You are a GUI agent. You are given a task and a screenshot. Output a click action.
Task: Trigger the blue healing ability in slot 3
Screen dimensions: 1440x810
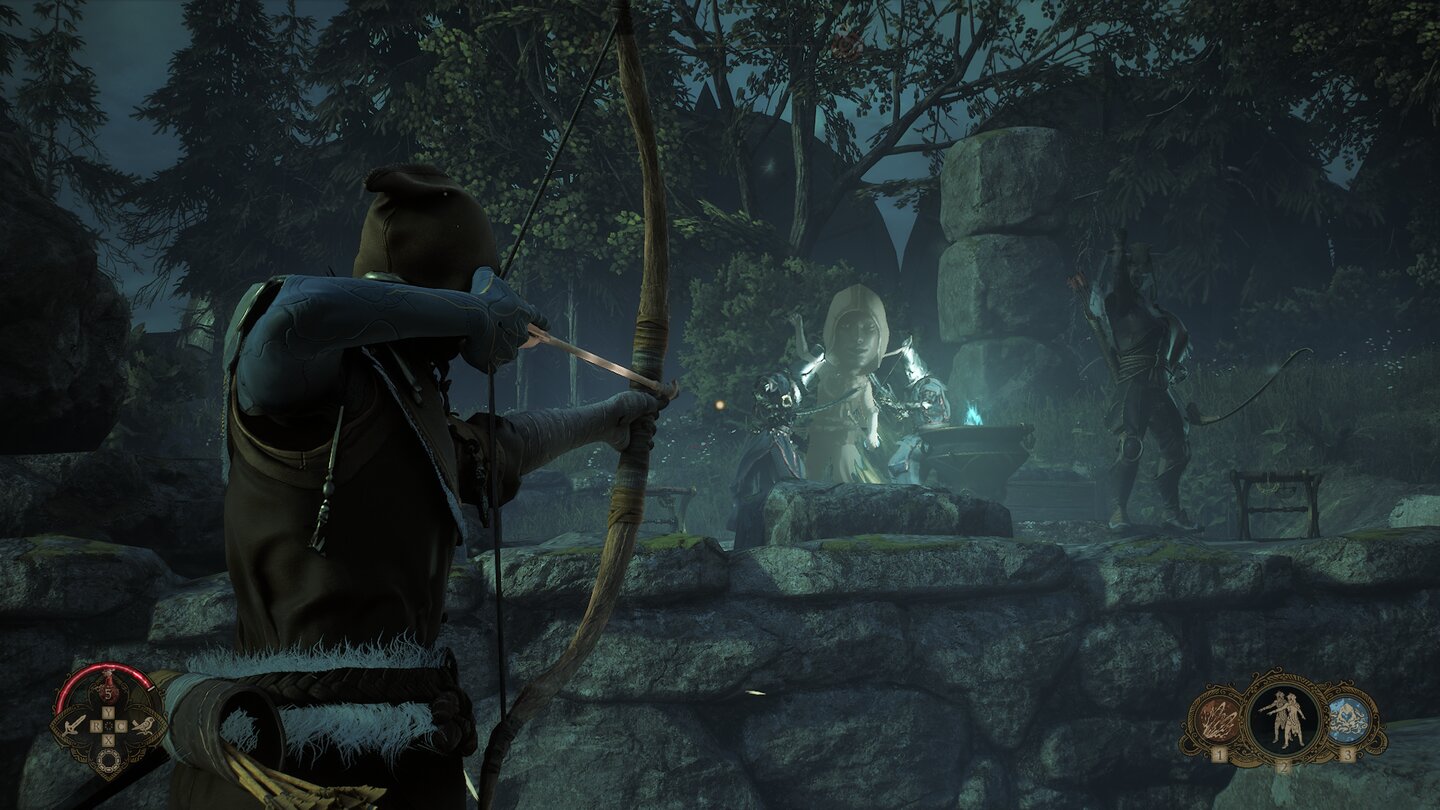pos(1348,716)
